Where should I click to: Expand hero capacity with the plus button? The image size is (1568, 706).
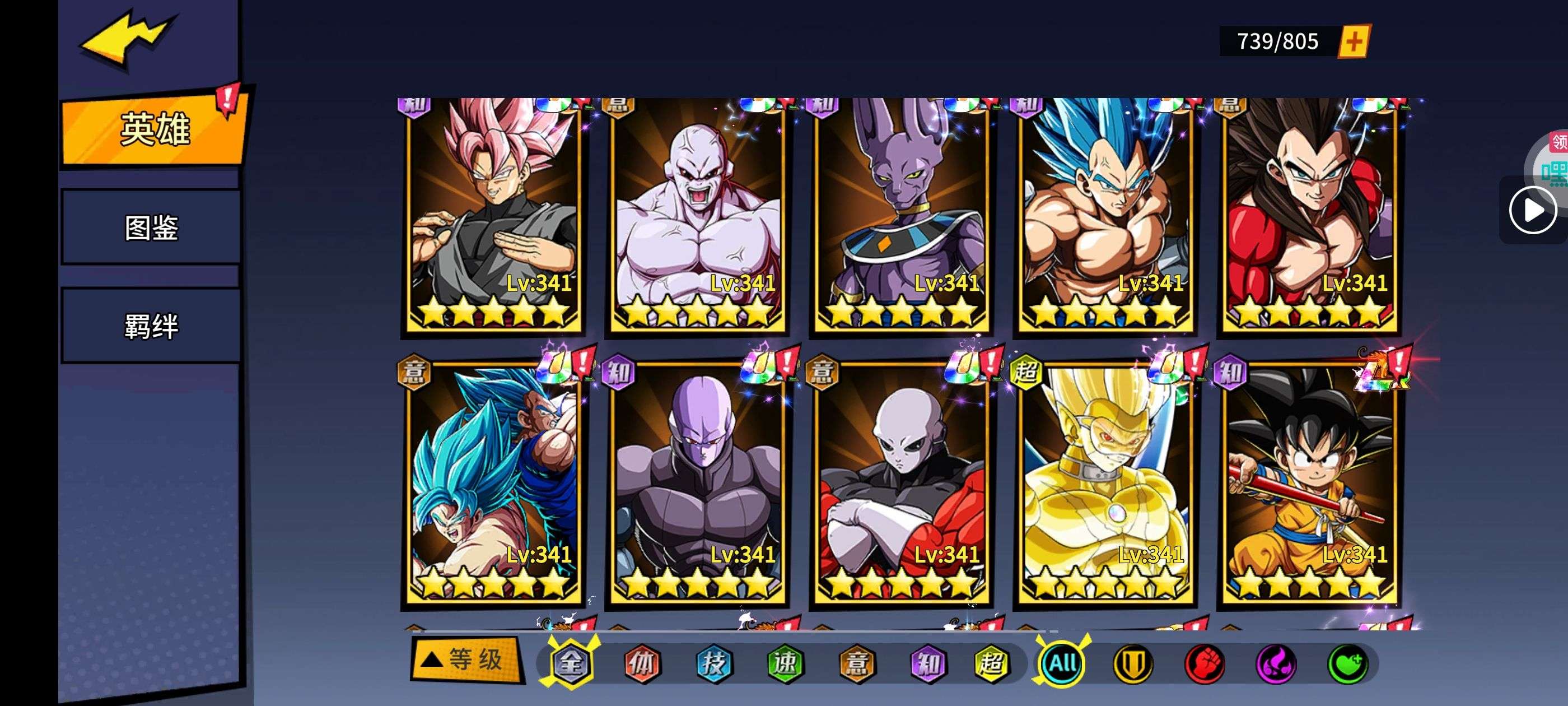1353,41
